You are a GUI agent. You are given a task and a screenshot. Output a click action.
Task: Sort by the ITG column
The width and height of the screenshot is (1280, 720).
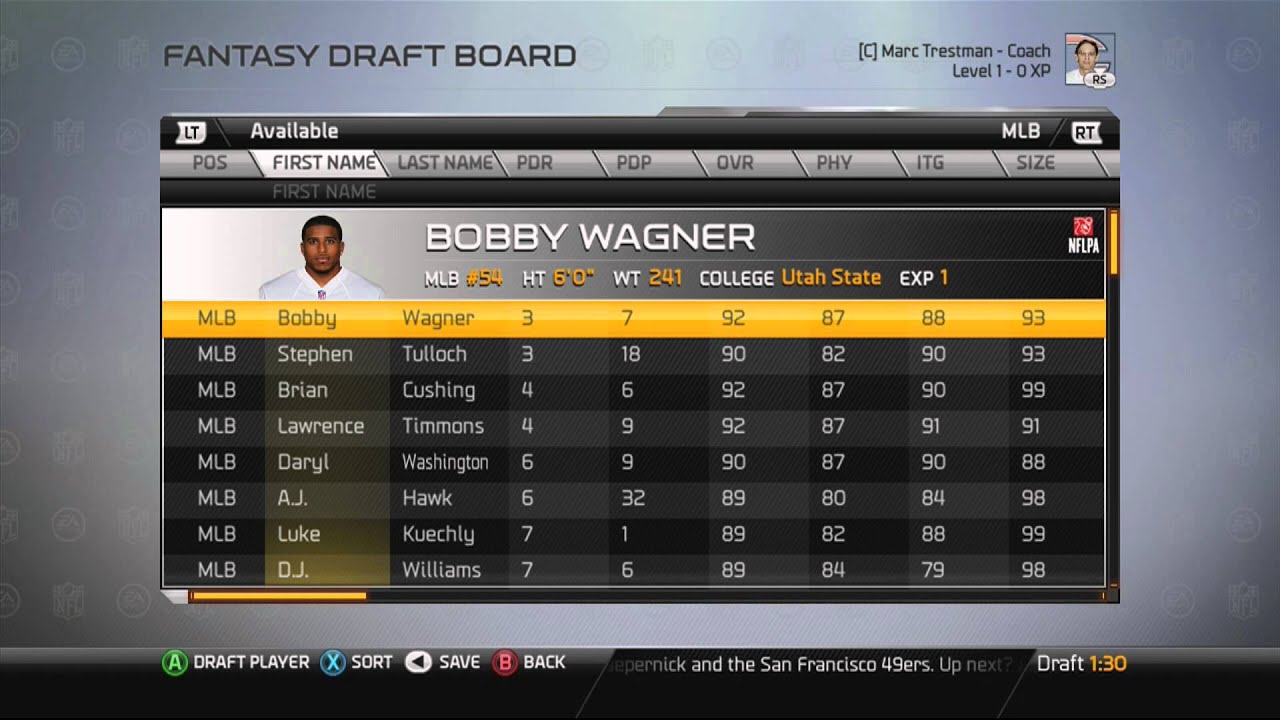click(x=930, y=163)
